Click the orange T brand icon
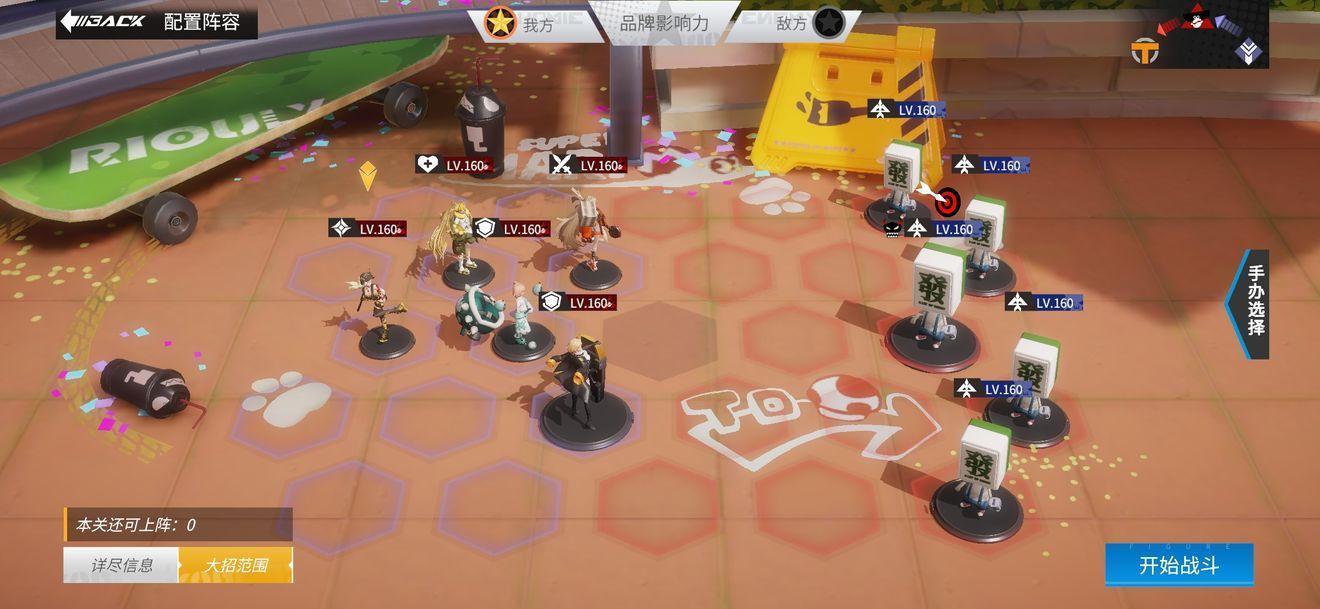 [x=1145, y=50]
